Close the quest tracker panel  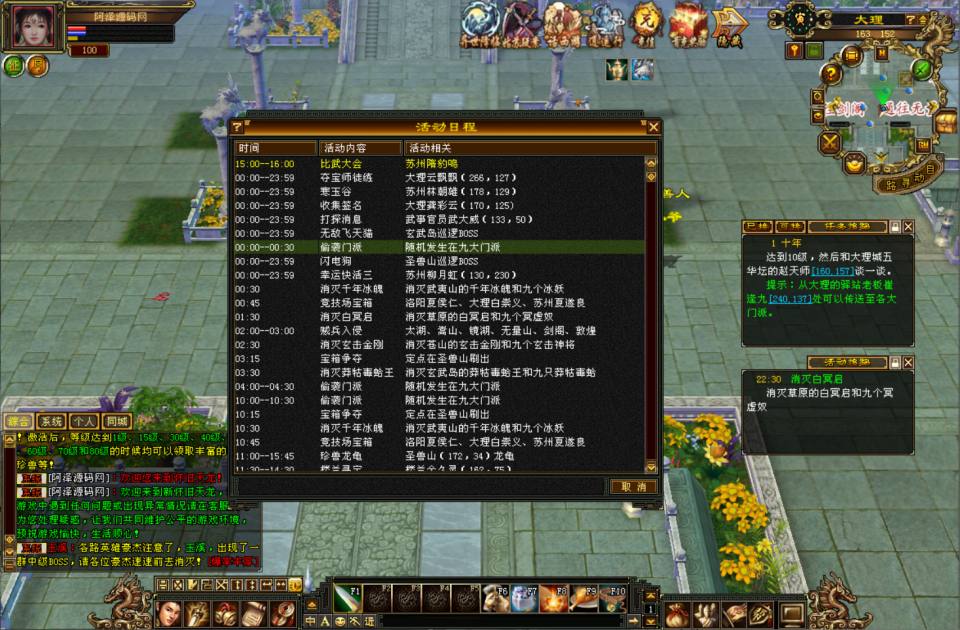[908, 227]
